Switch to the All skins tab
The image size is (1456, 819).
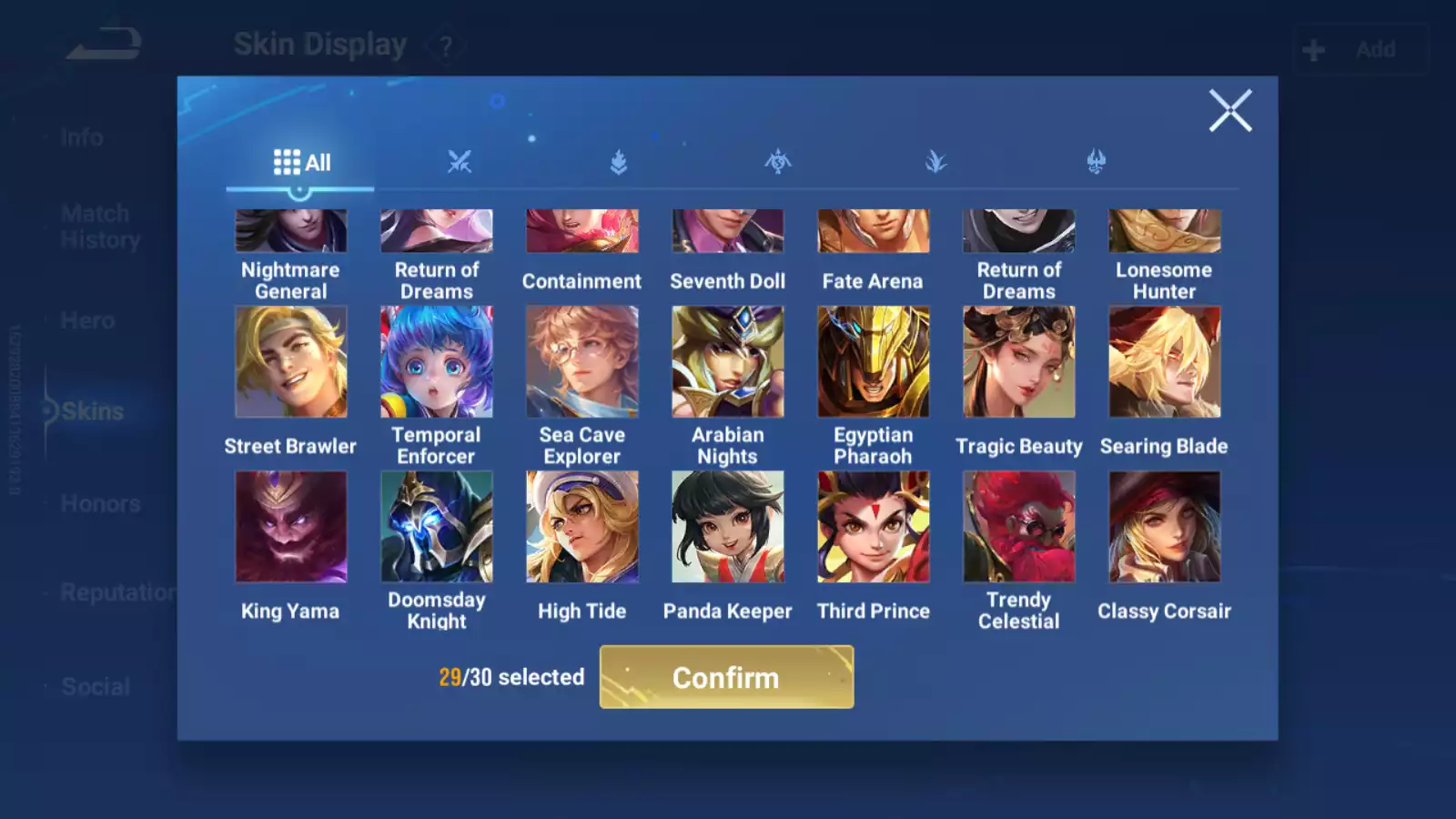pyautogui.click(x=301, y=163)
